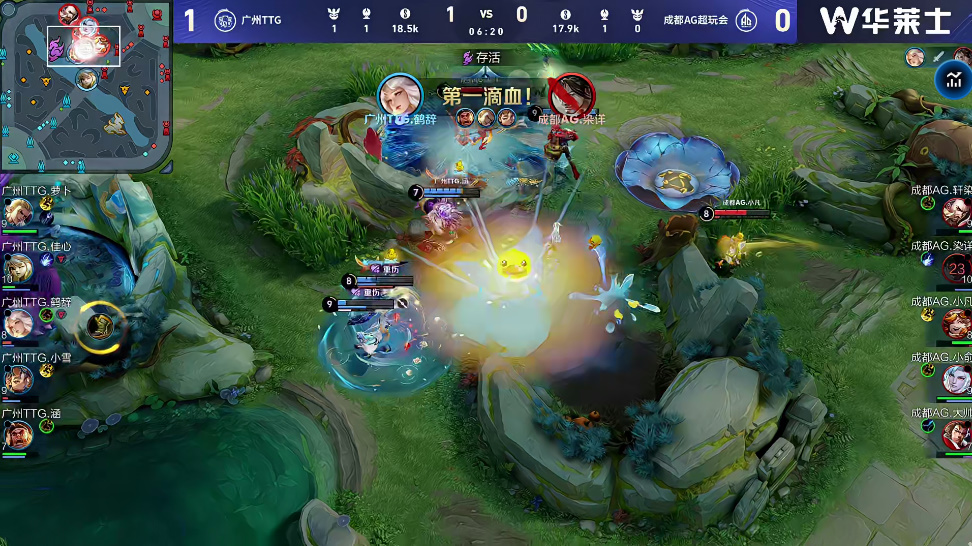Select player 广州TTG.佳心 portrait

18,268
